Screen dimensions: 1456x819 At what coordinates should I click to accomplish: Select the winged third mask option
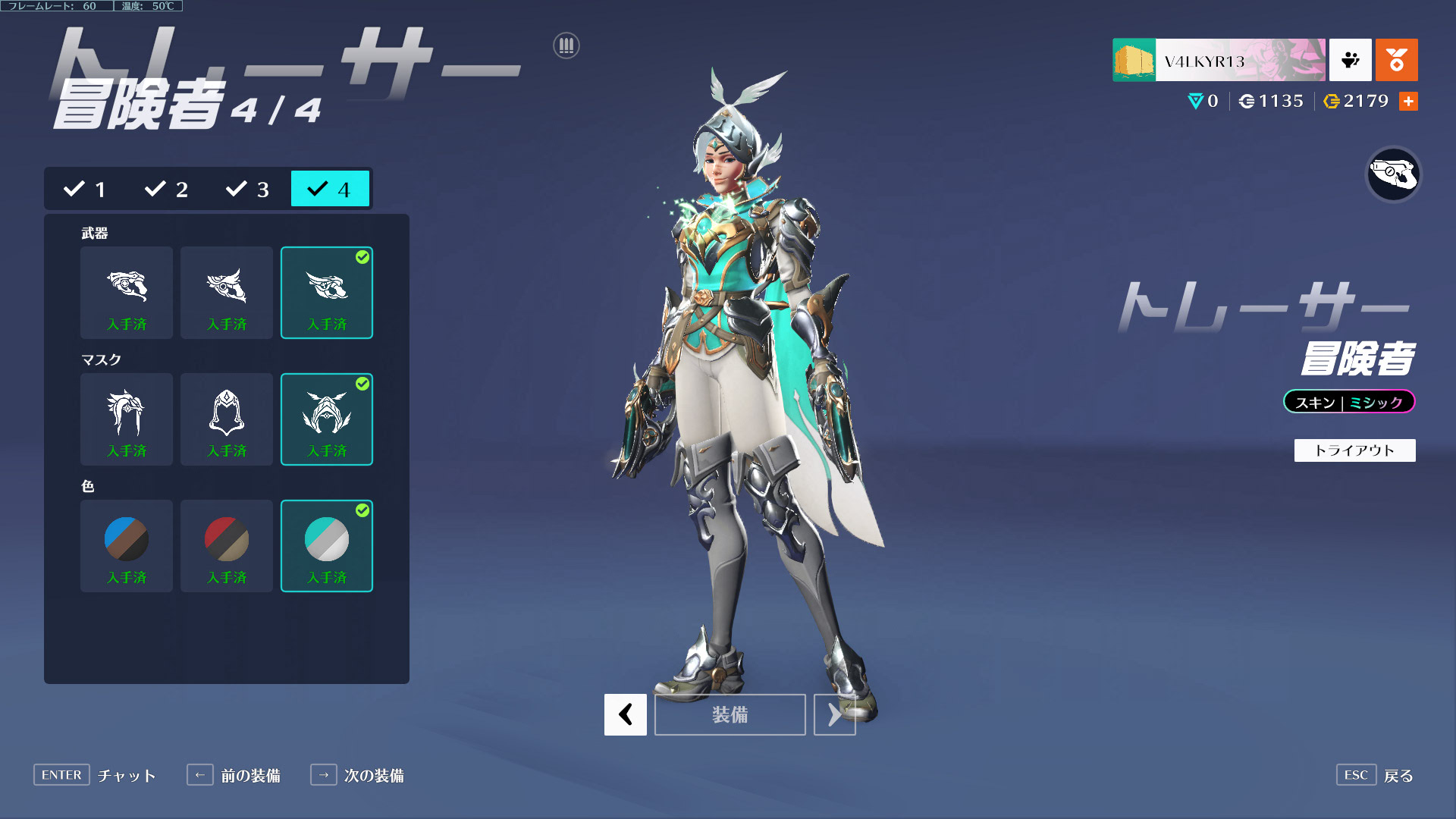pyautogui.click(x=327, y=419)
